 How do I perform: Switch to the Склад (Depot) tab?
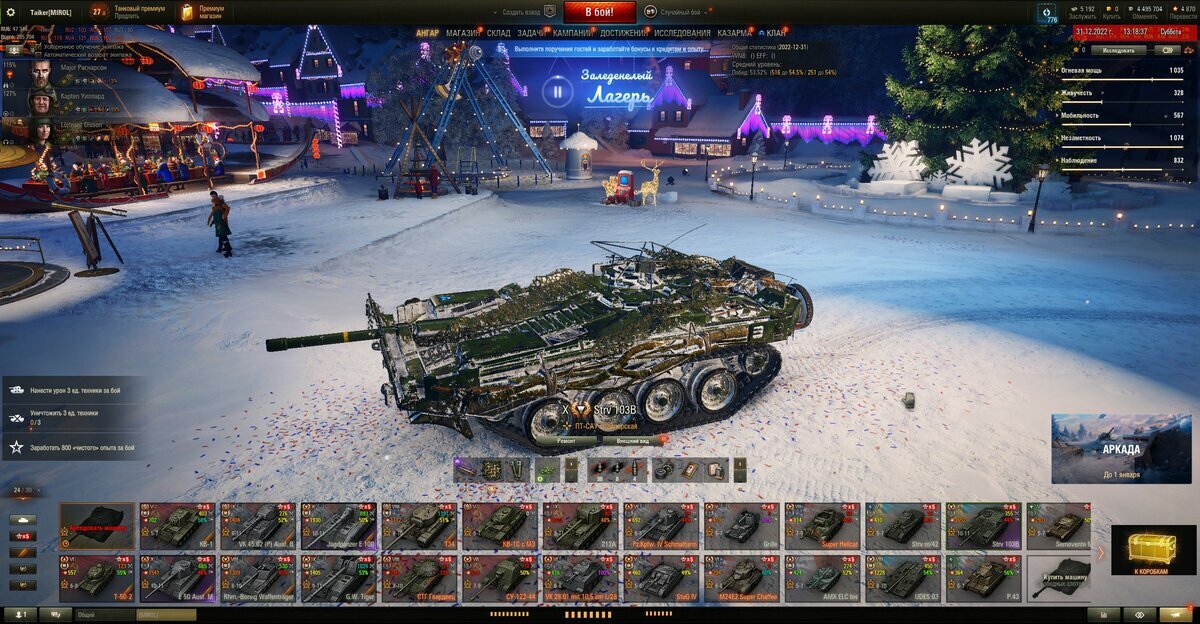click(x=498, y=33)
